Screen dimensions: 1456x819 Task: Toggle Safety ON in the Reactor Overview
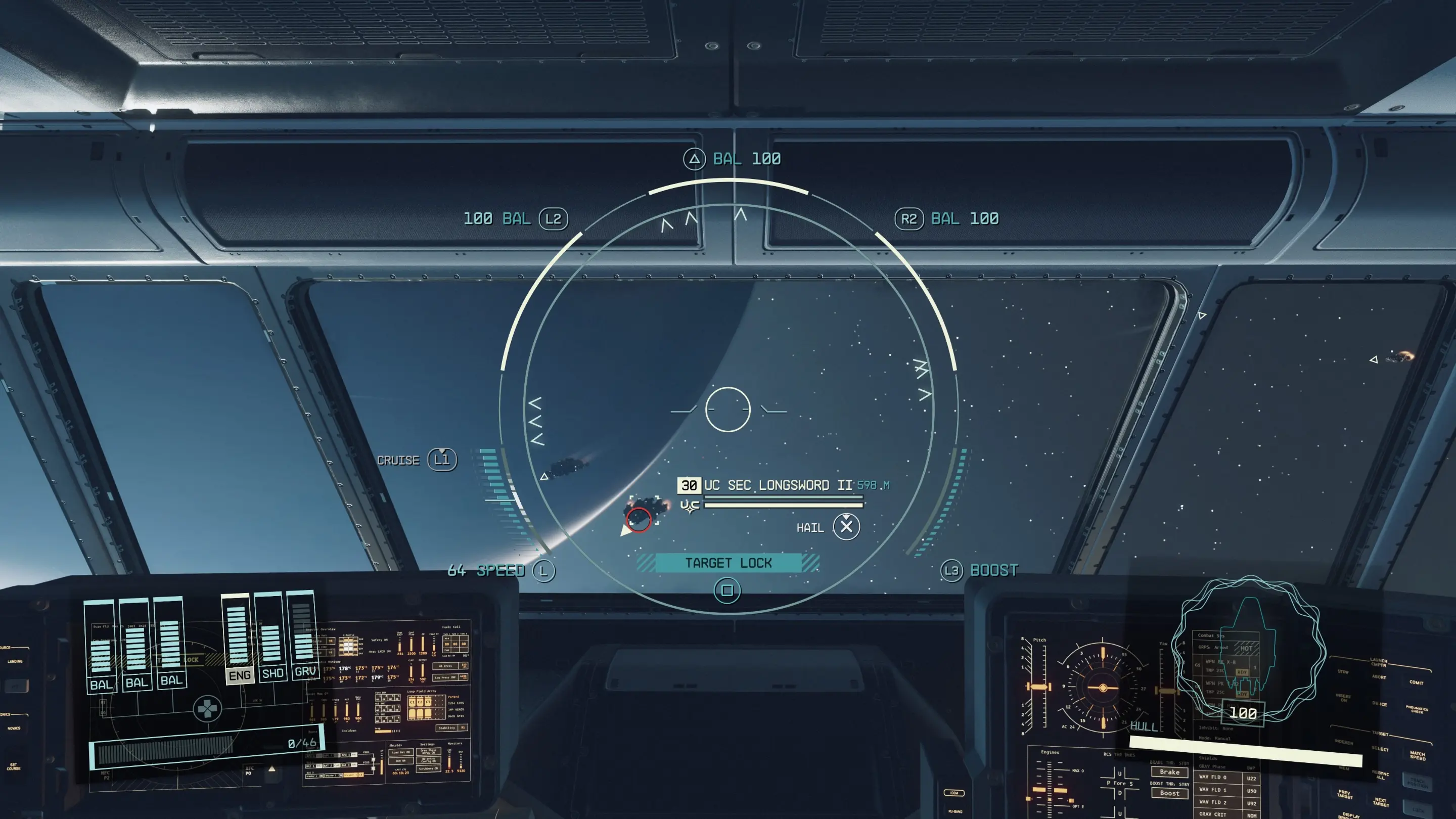tap(379, 640)
